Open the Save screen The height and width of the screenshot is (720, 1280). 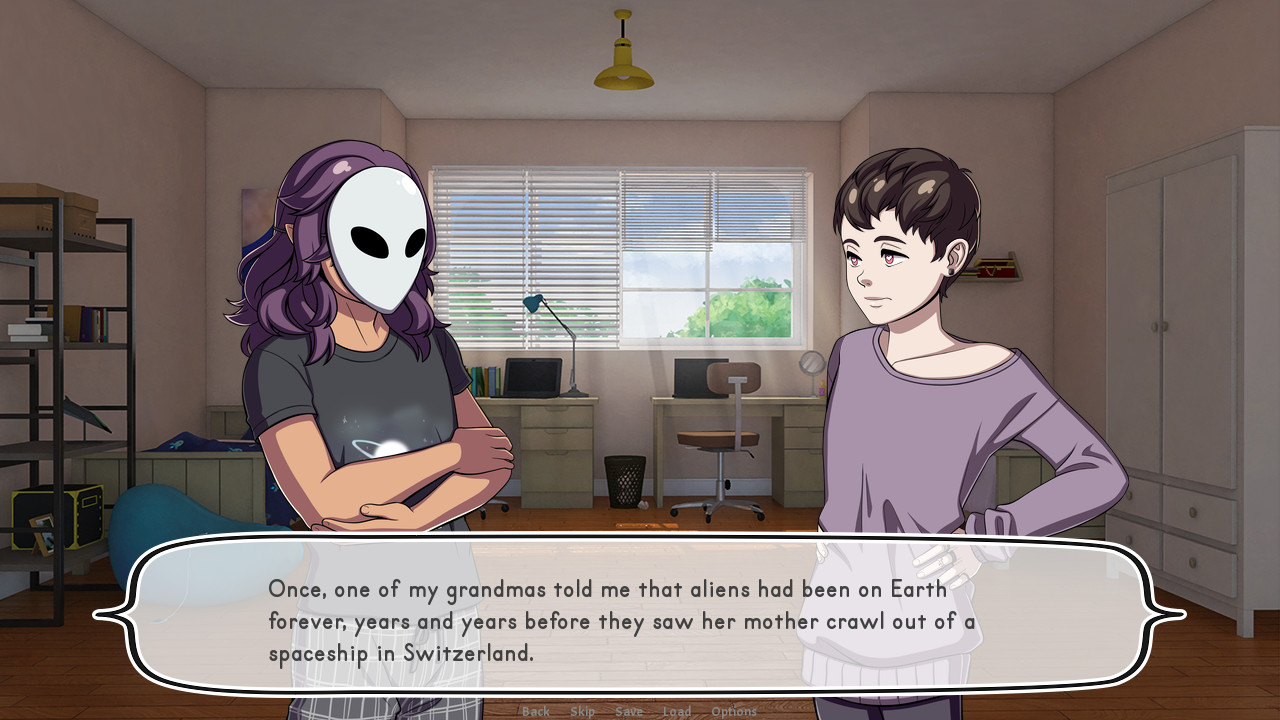tap(629, 711)
